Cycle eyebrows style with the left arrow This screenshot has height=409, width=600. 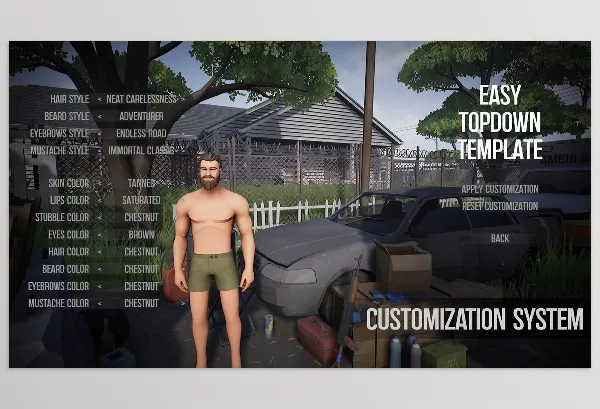click(98, 133)
